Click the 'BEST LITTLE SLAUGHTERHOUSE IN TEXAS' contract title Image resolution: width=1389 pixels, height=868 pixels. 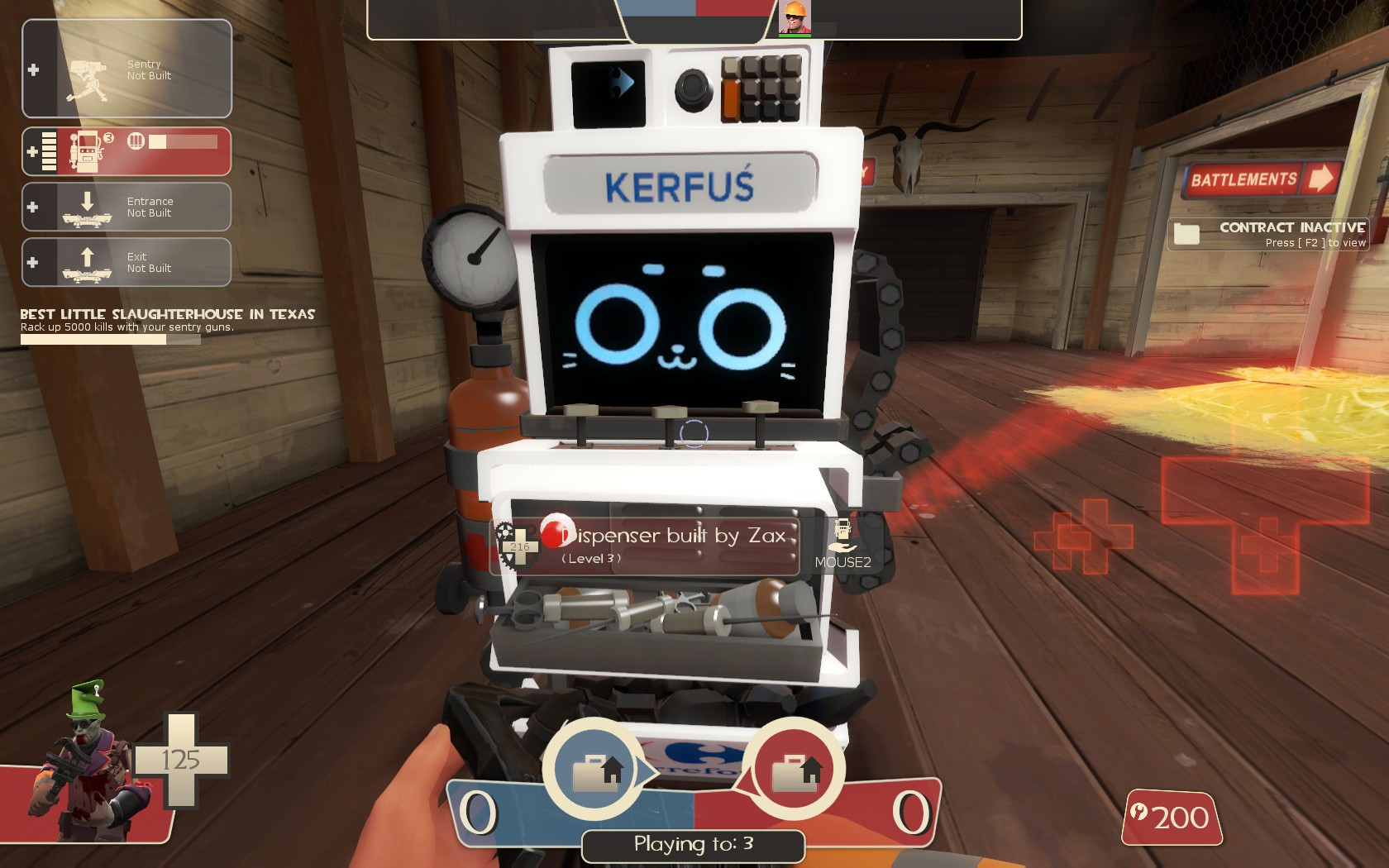coord(167,313)
